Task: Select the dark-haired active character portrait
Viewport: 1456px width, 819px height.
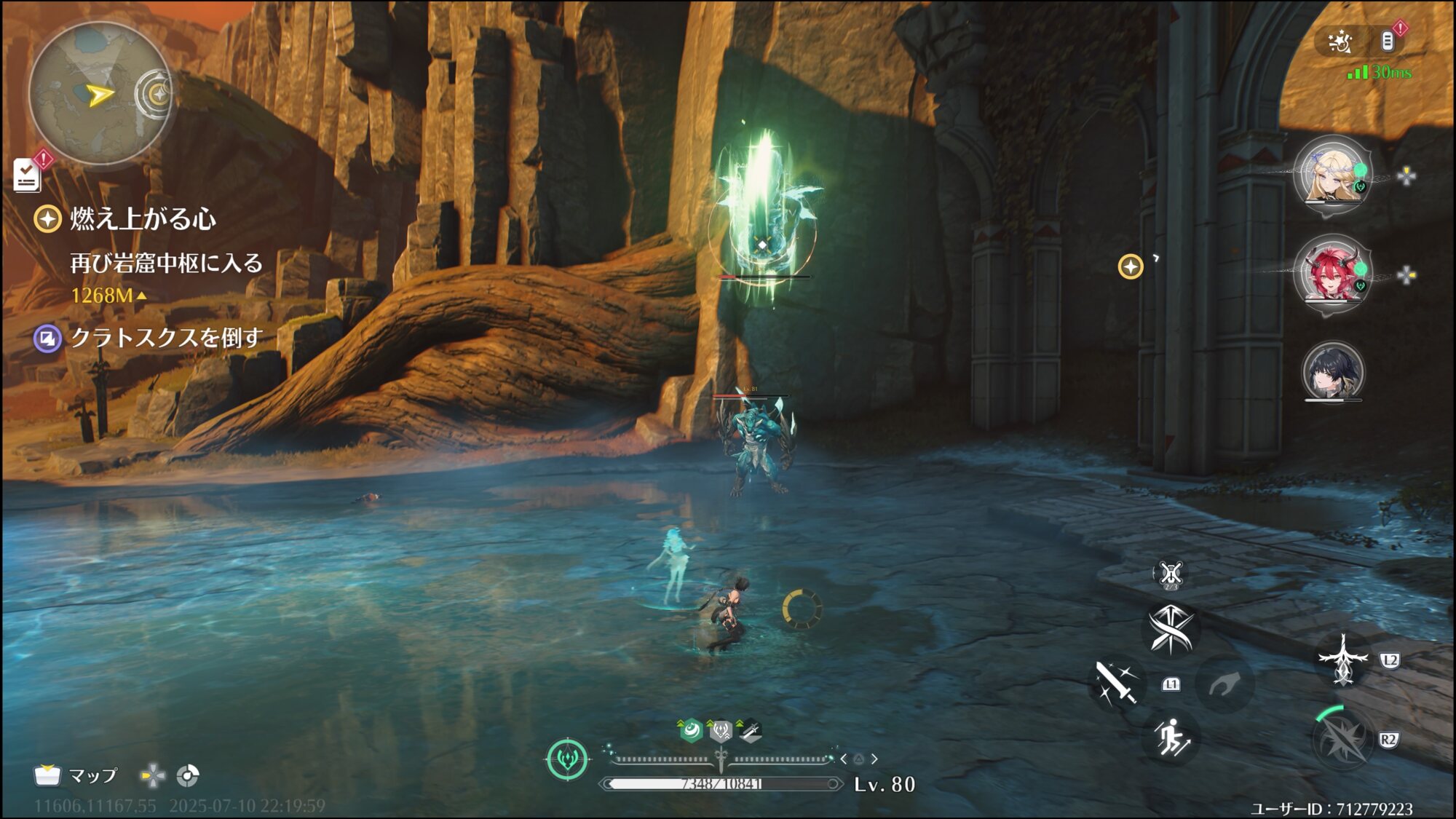Action: point(1332,371)
